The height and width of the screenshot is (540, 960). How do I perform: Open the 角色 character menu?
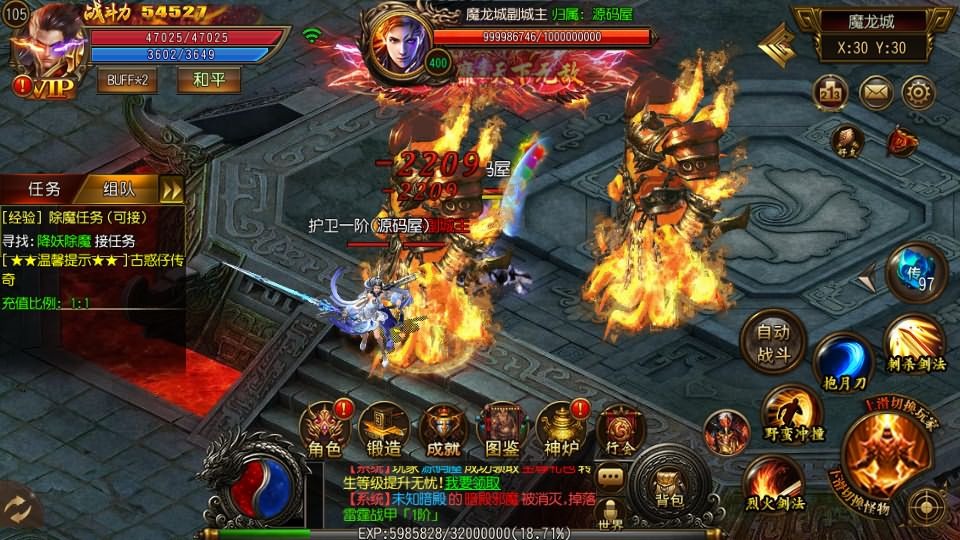coord(327,426)
